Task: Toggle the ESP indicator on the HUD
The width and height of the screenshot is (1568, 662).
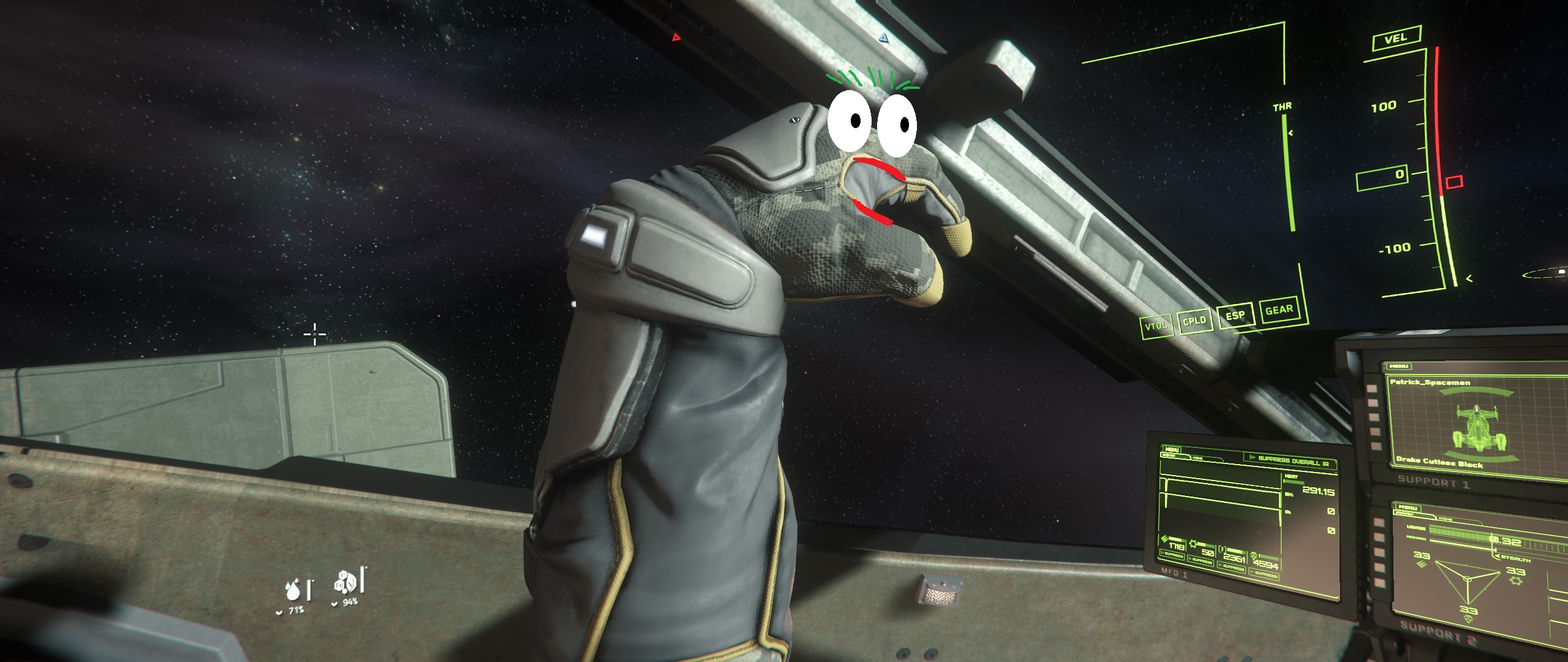Action: click(1235, 316)
